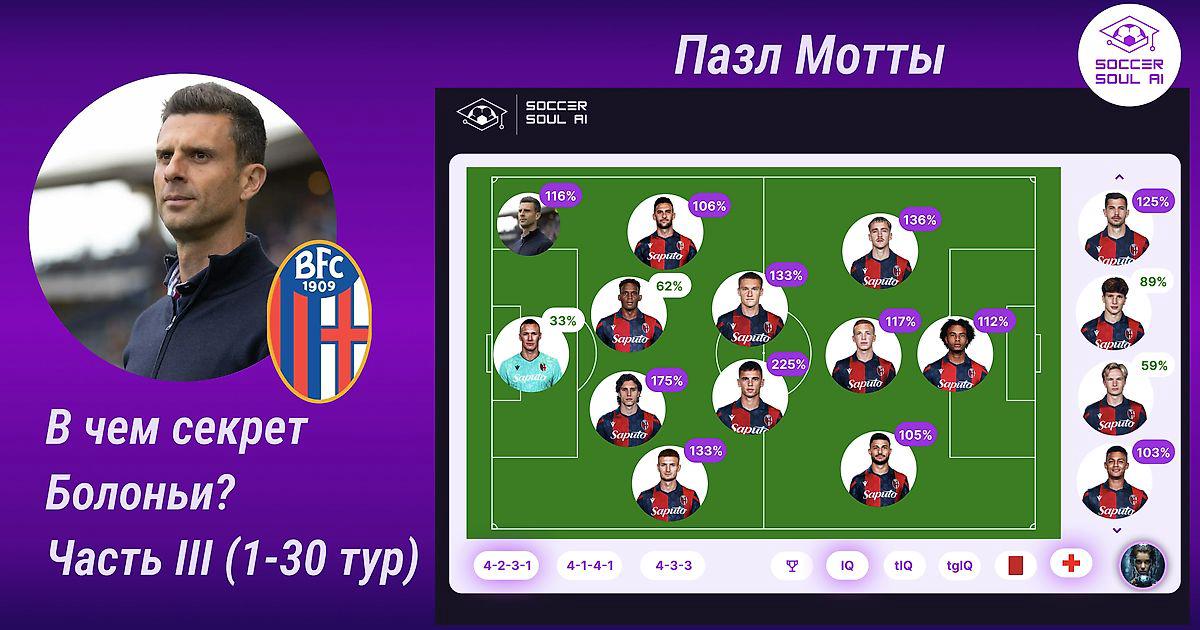
Task: Select the coach portrait rated 116%
Action: (528, 225)
